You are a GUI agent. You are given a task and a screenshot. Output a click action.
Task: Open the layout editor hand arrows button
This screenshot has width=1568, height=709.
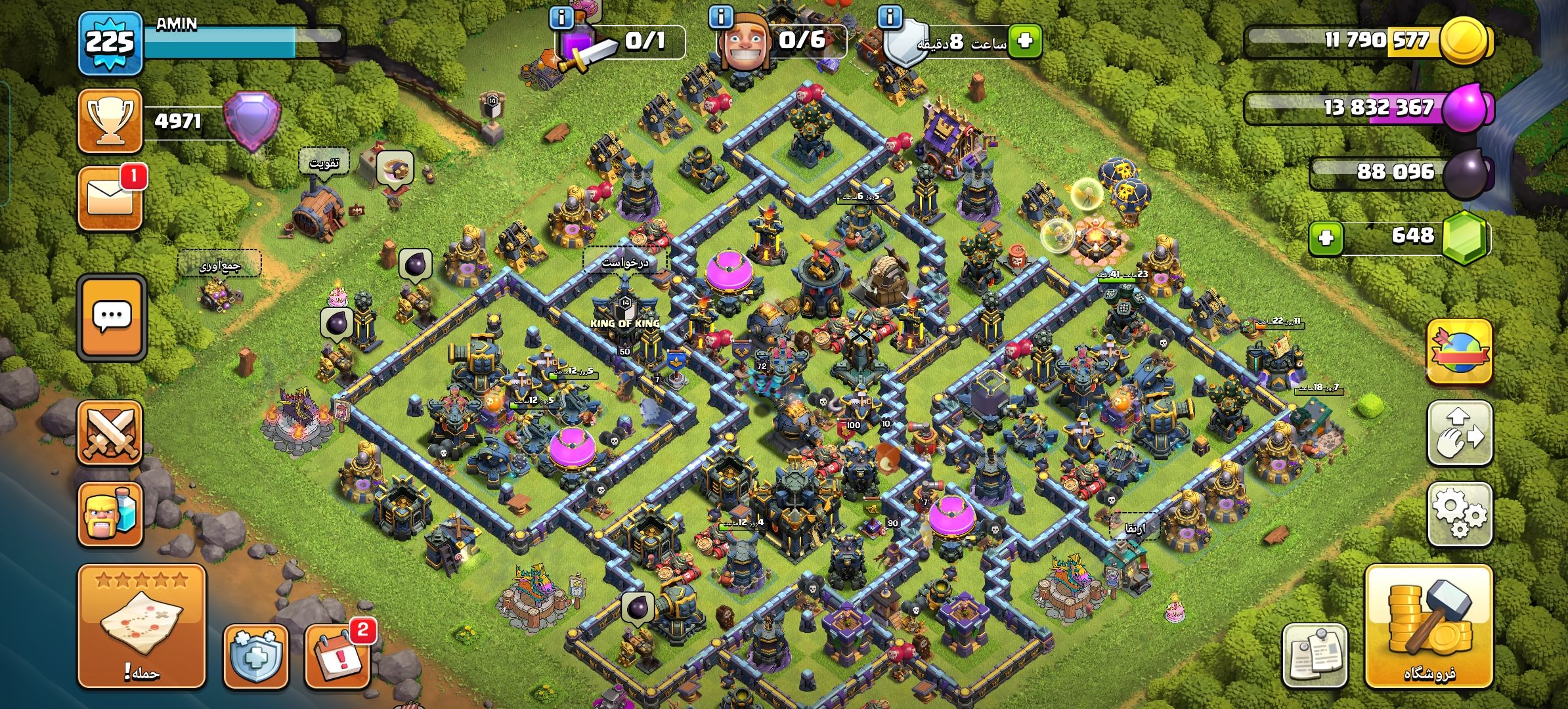(1459, 433)
